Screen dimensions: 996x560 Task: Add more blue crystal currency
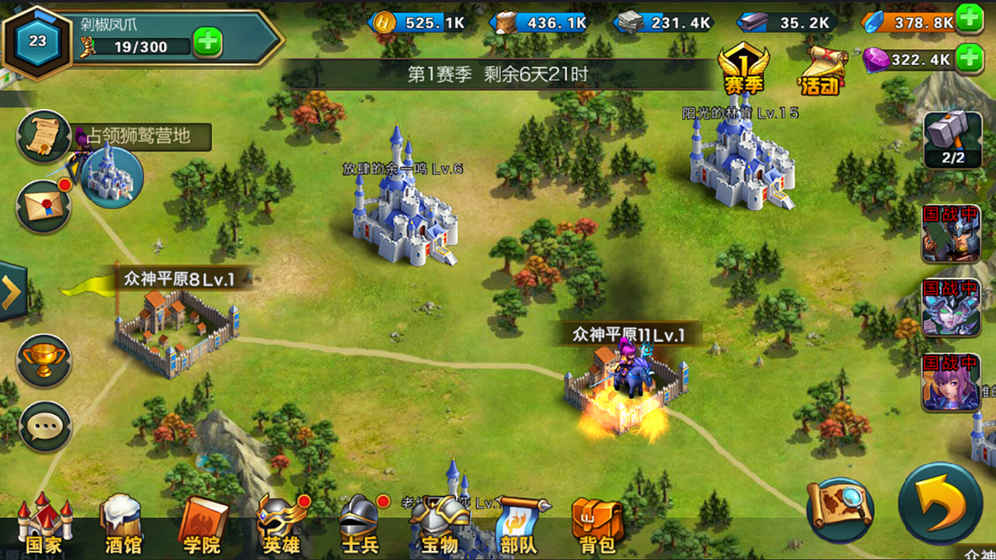(x=968, y=18)
